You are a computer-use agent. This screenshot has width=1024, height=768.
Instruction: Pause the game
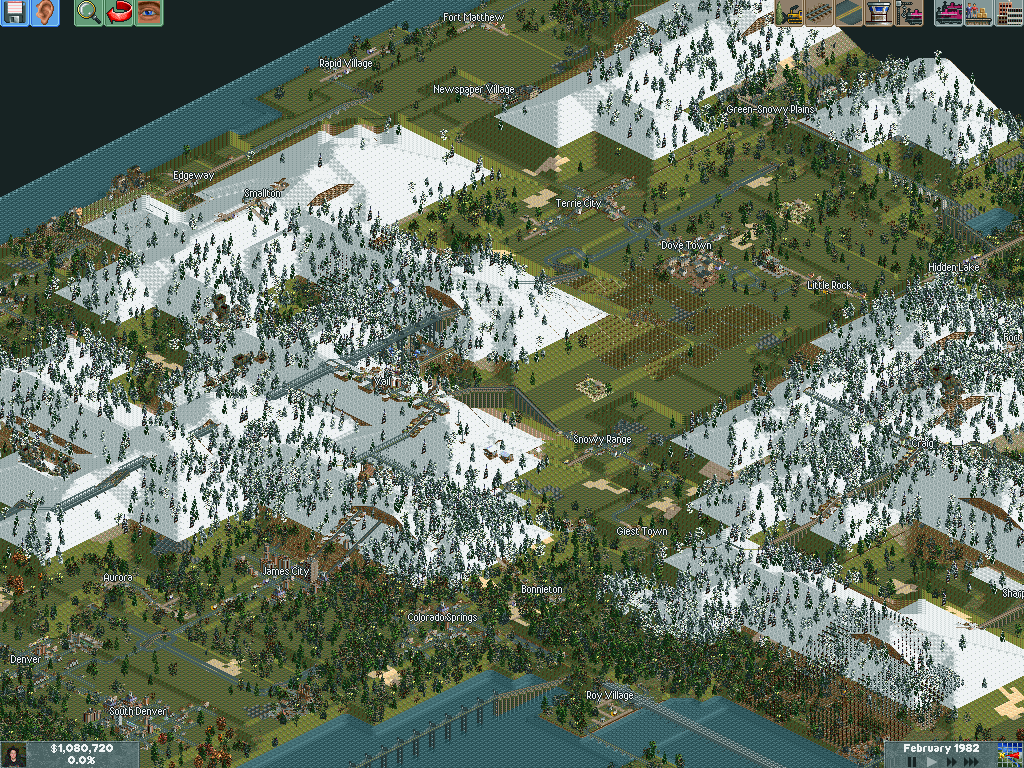[x=912, y=762]
